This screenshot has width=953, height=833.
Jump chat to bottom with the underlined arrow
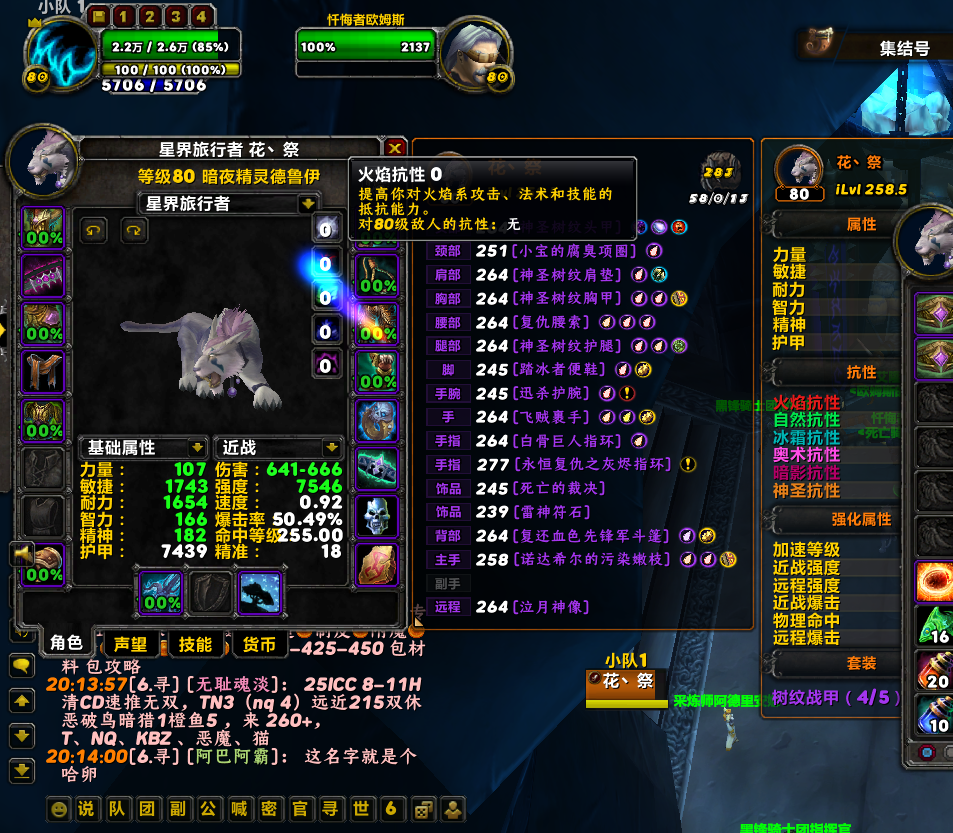[x=20, y=770]
